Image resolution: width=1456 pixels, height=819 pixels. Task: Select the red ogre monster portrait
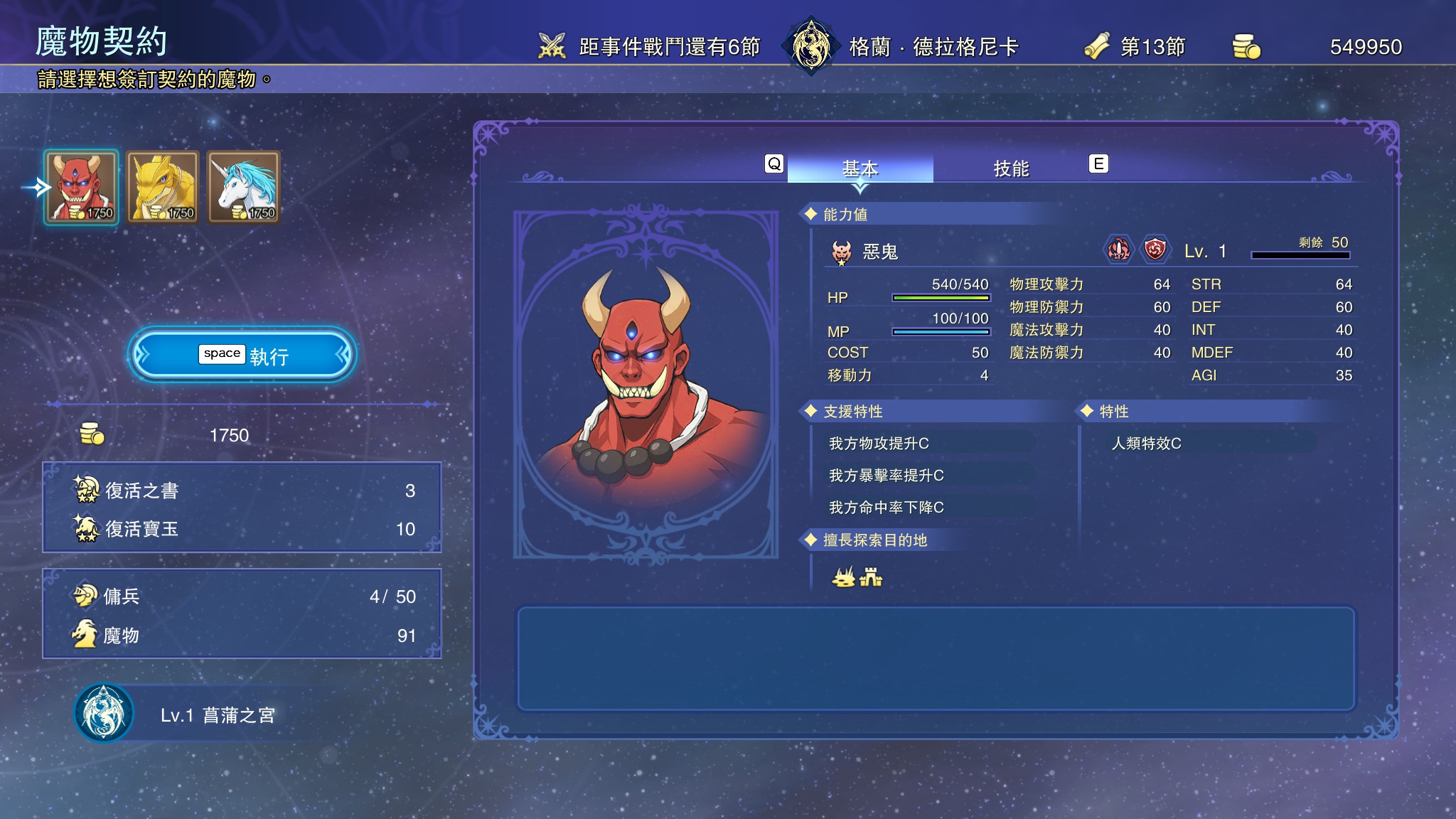(x=81, y=187)
